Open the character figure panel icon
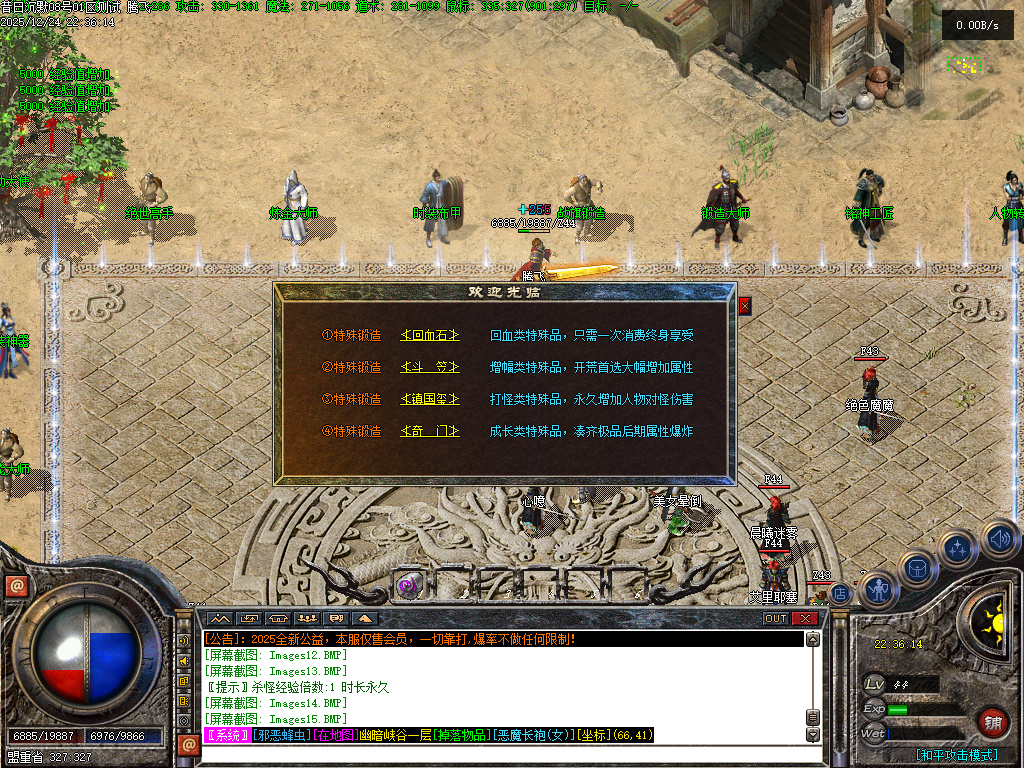This screenshot has height=768, width=1024. coord(879,590)
